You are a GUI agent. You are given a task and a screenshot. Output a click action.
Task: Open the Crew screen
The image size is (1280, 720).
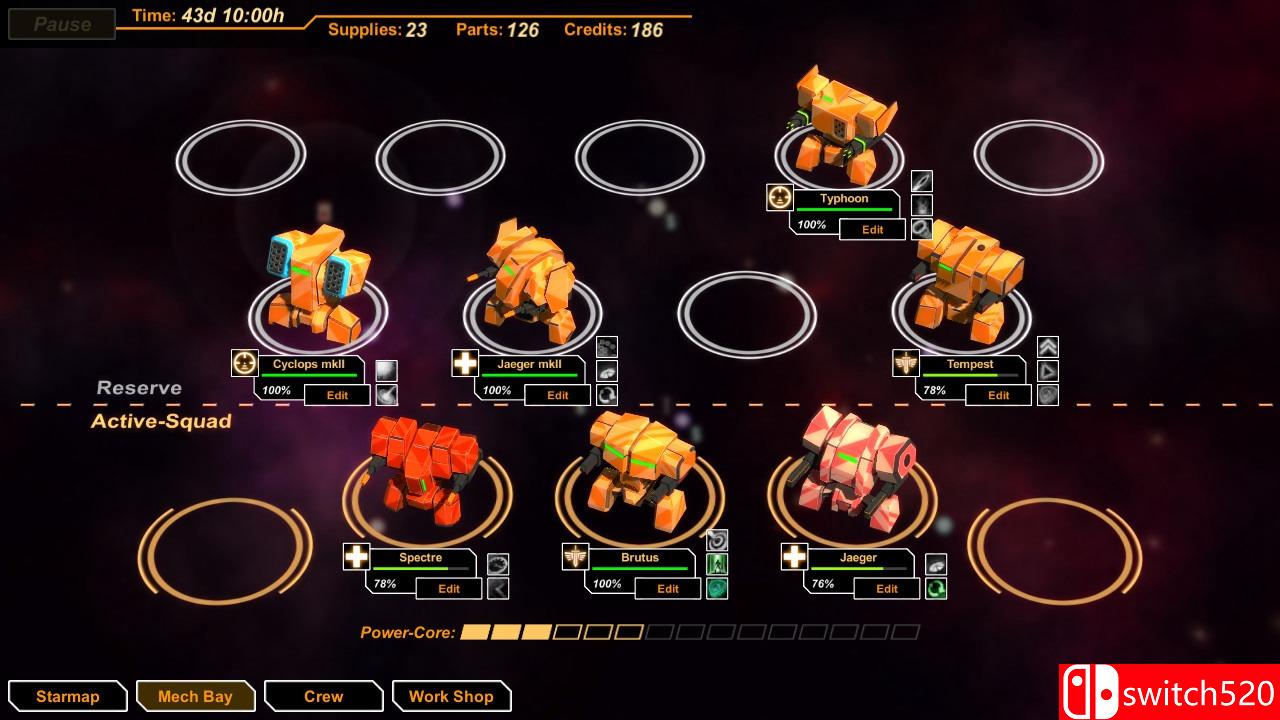tap(322, 696)
